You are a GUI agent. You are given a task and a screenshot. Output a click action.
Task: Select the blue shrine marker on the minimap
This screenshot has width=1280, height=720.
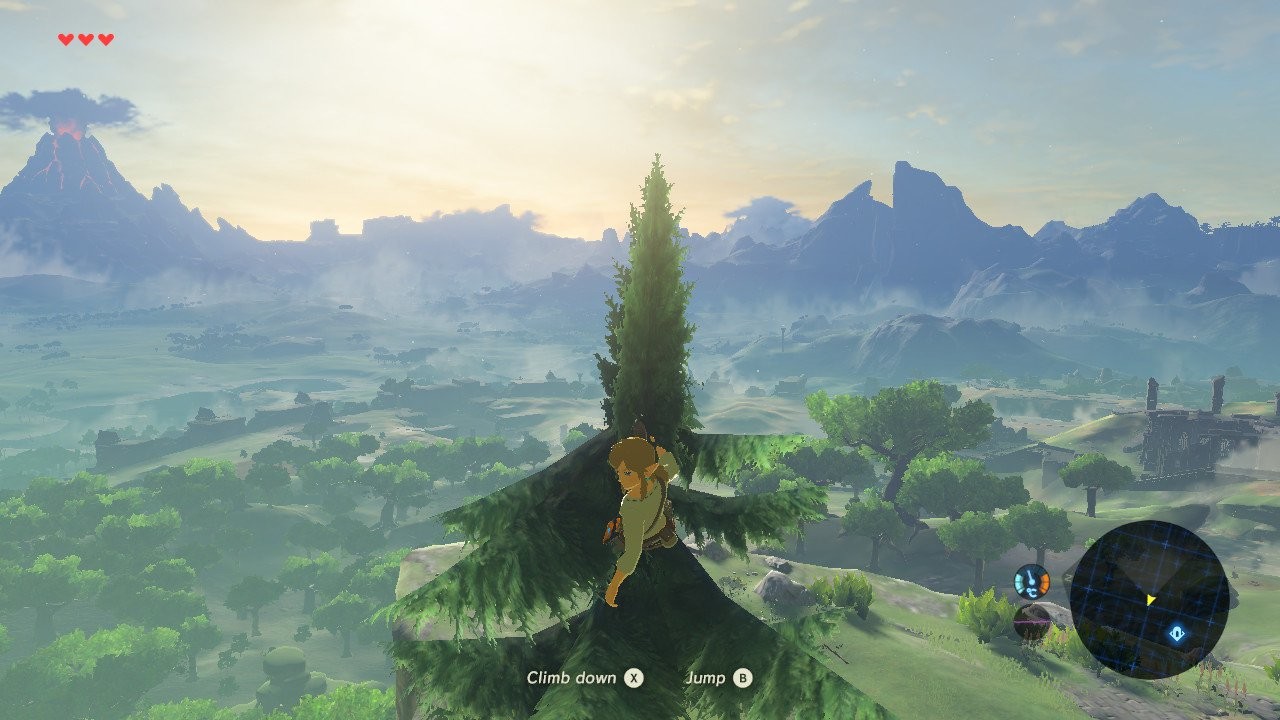tap(1177, 632)
